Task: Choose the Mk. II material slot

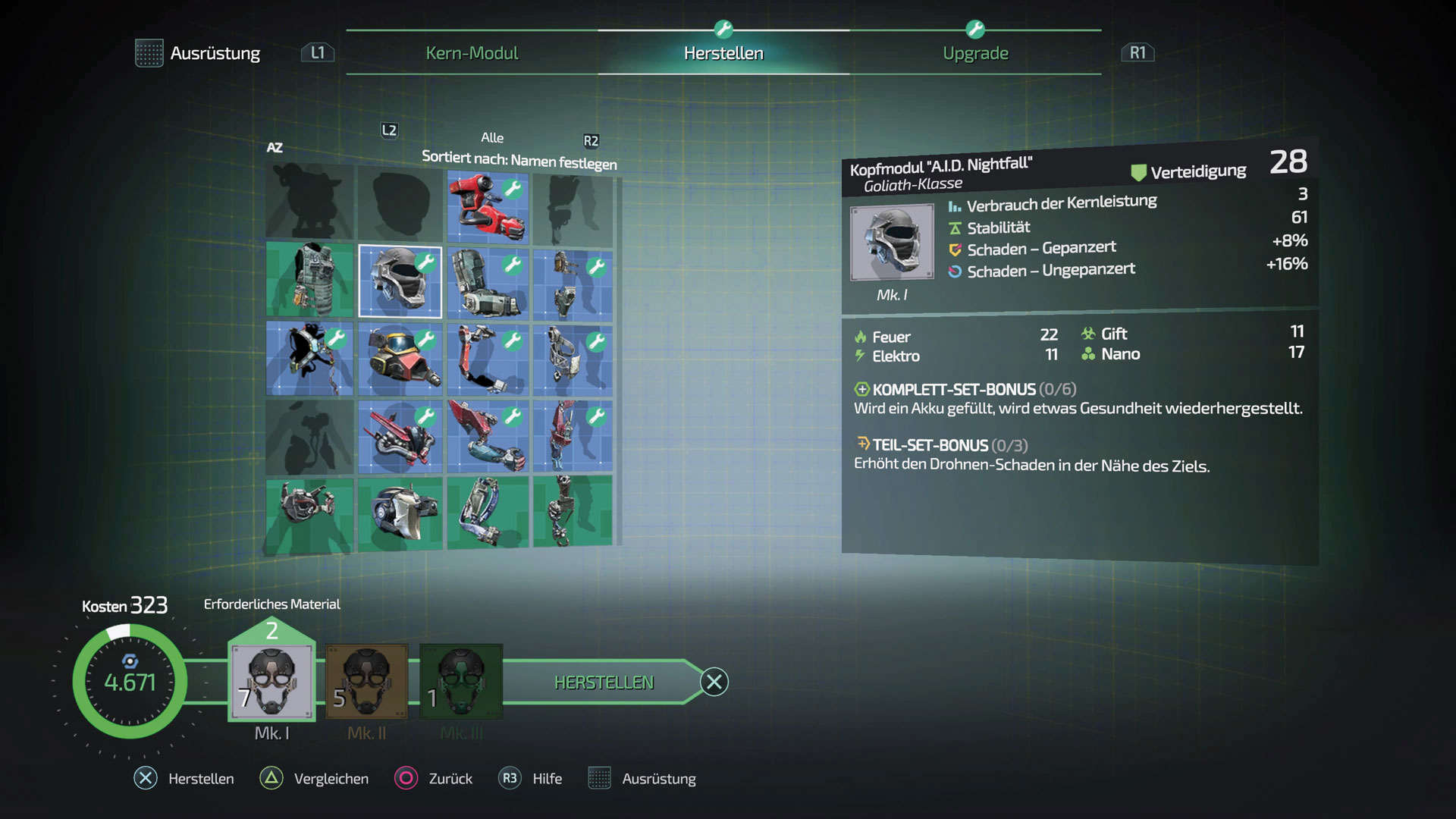Action: [367, 682]
